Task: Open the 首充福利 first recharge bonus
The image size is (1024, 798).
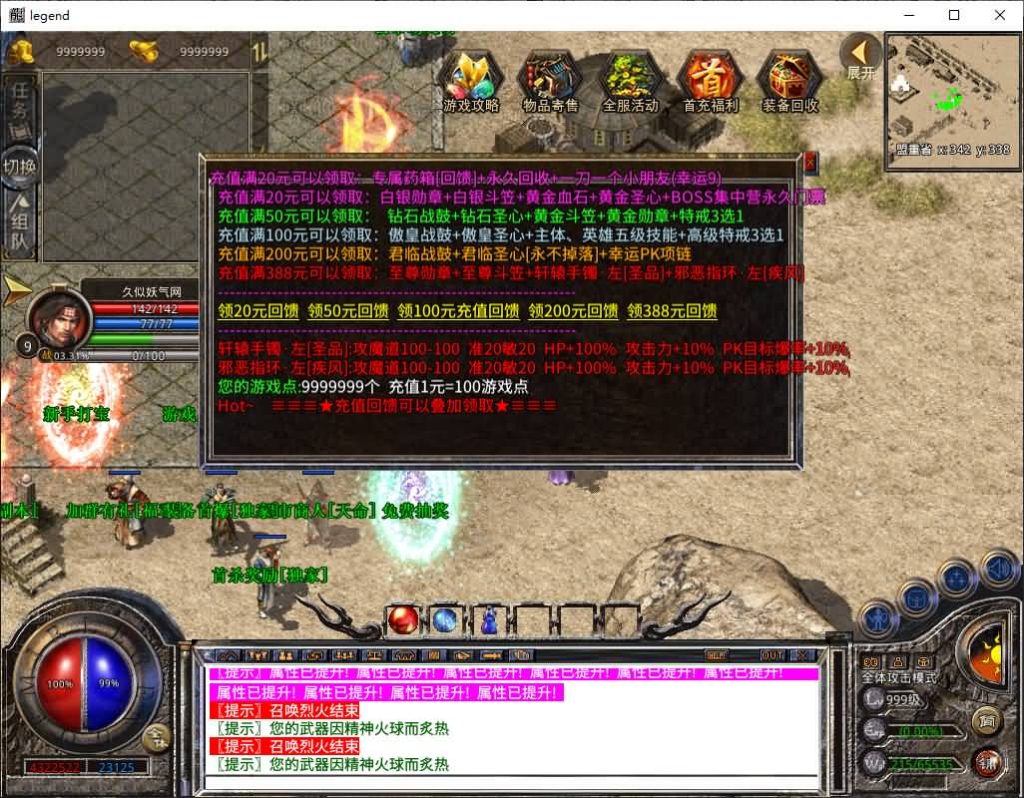Action: [710, 81]
